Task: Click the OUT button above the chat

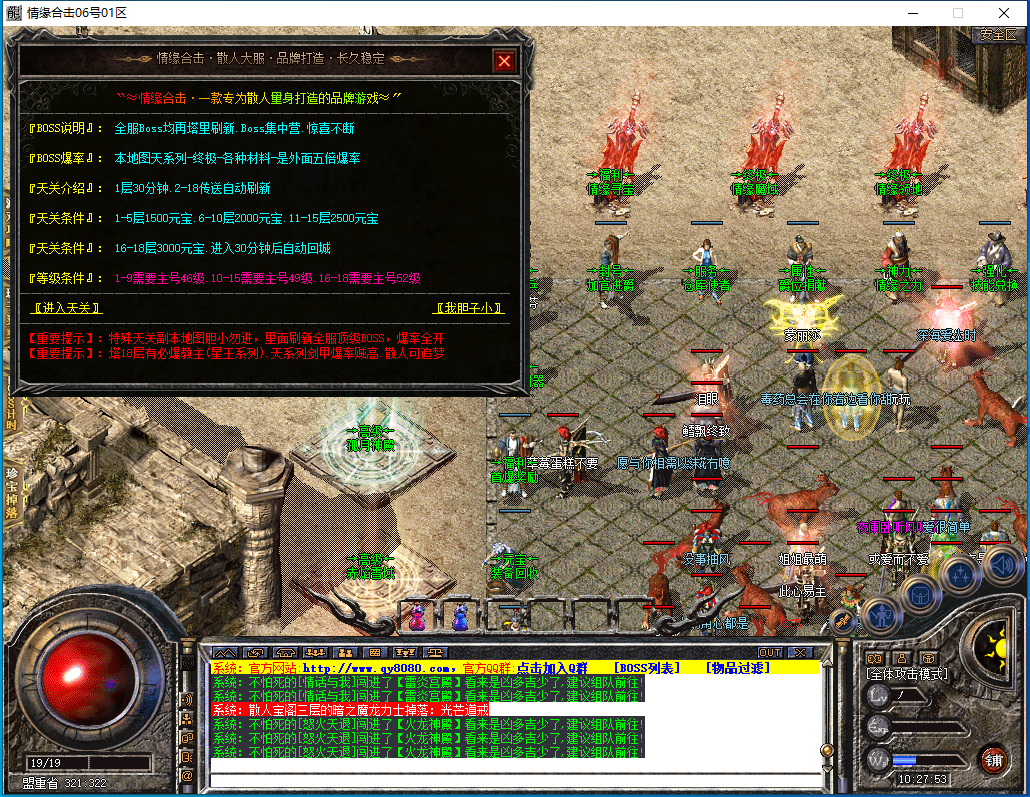Action: [x=769, y=652]
